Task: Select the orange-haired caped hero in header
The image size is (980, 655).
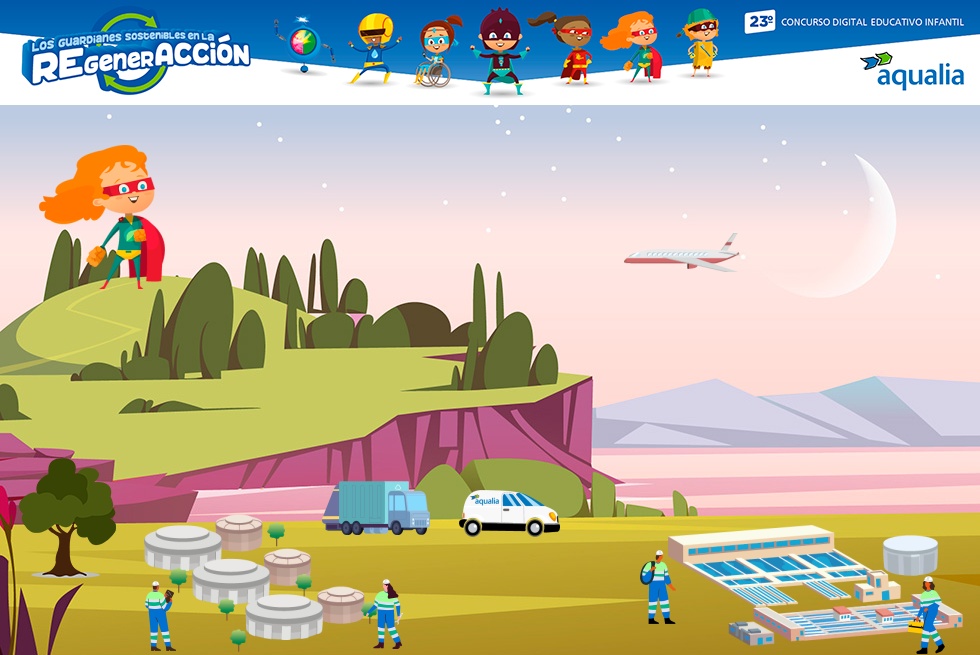Action: [633, 48]
